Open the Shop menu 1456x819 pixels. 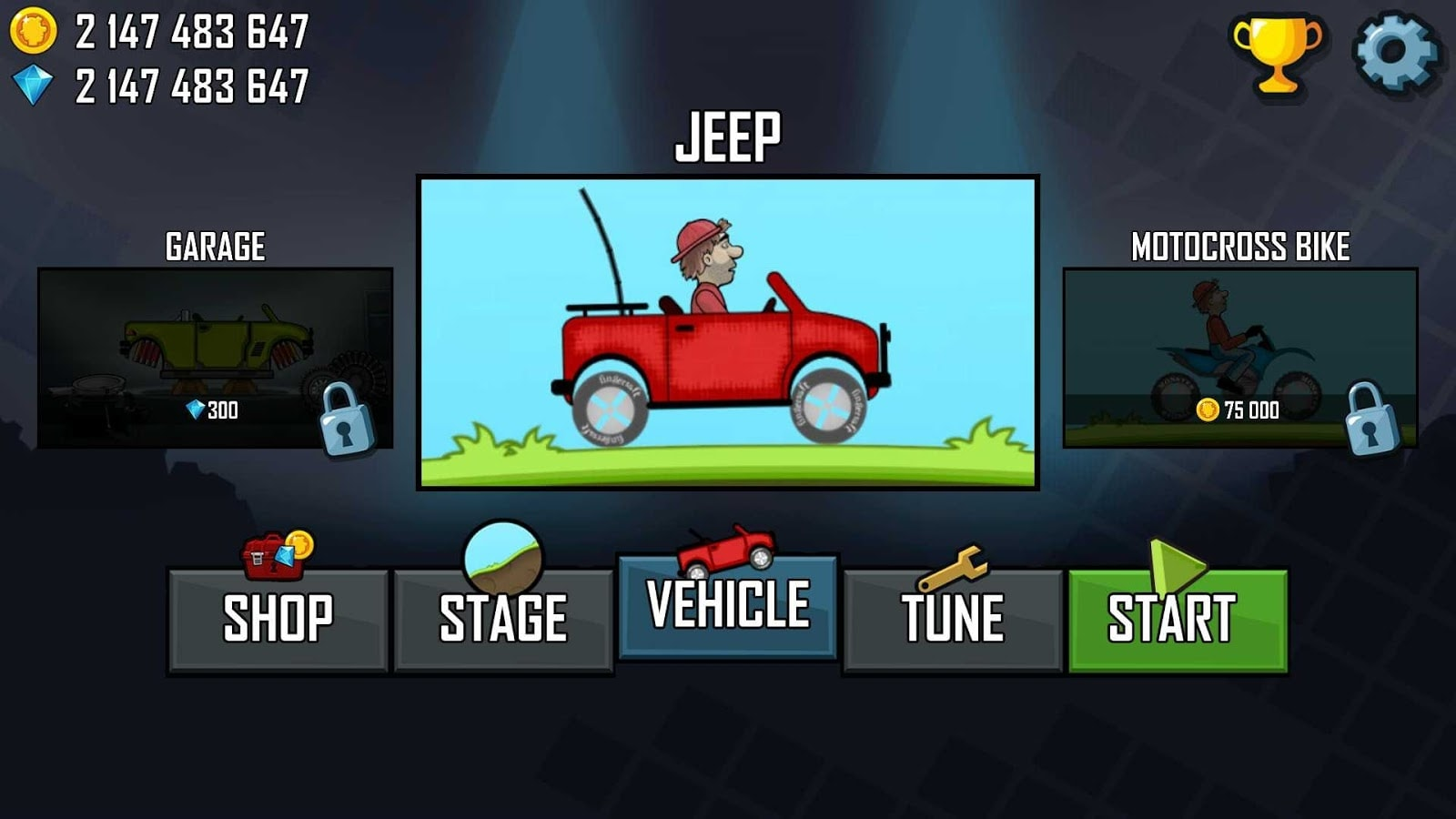(278, 619)
